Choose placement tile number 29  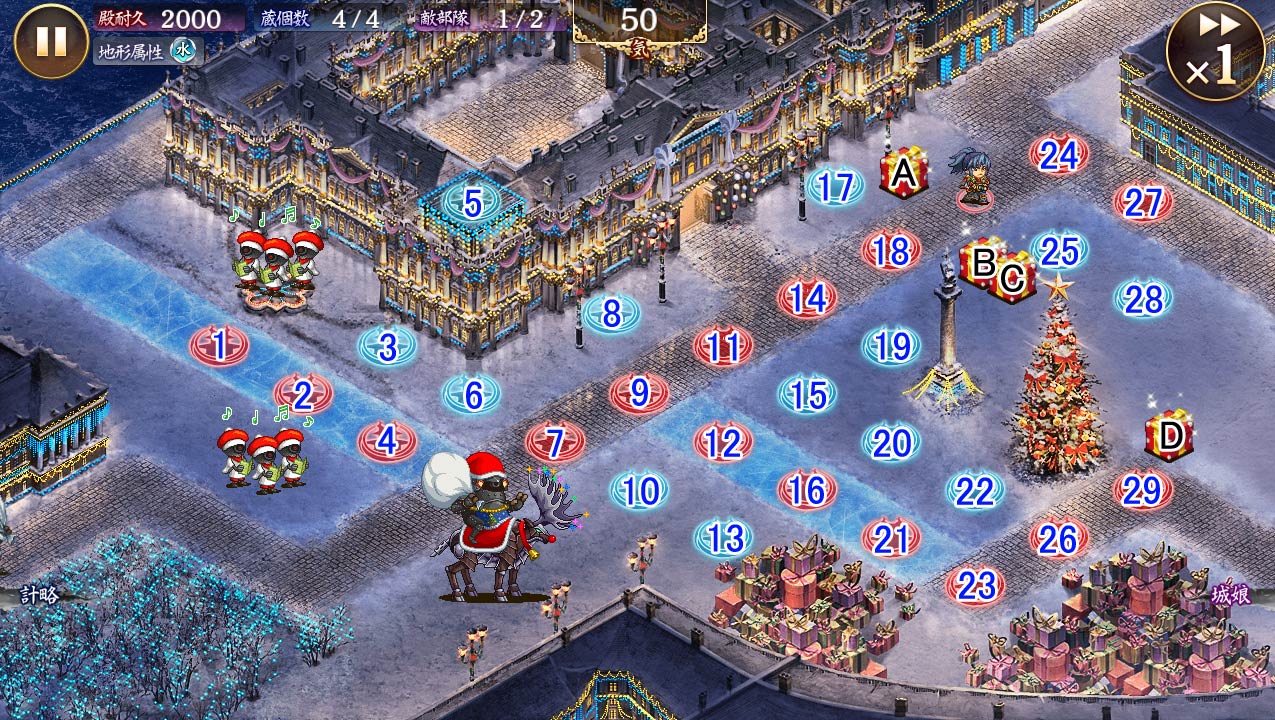1142,490
